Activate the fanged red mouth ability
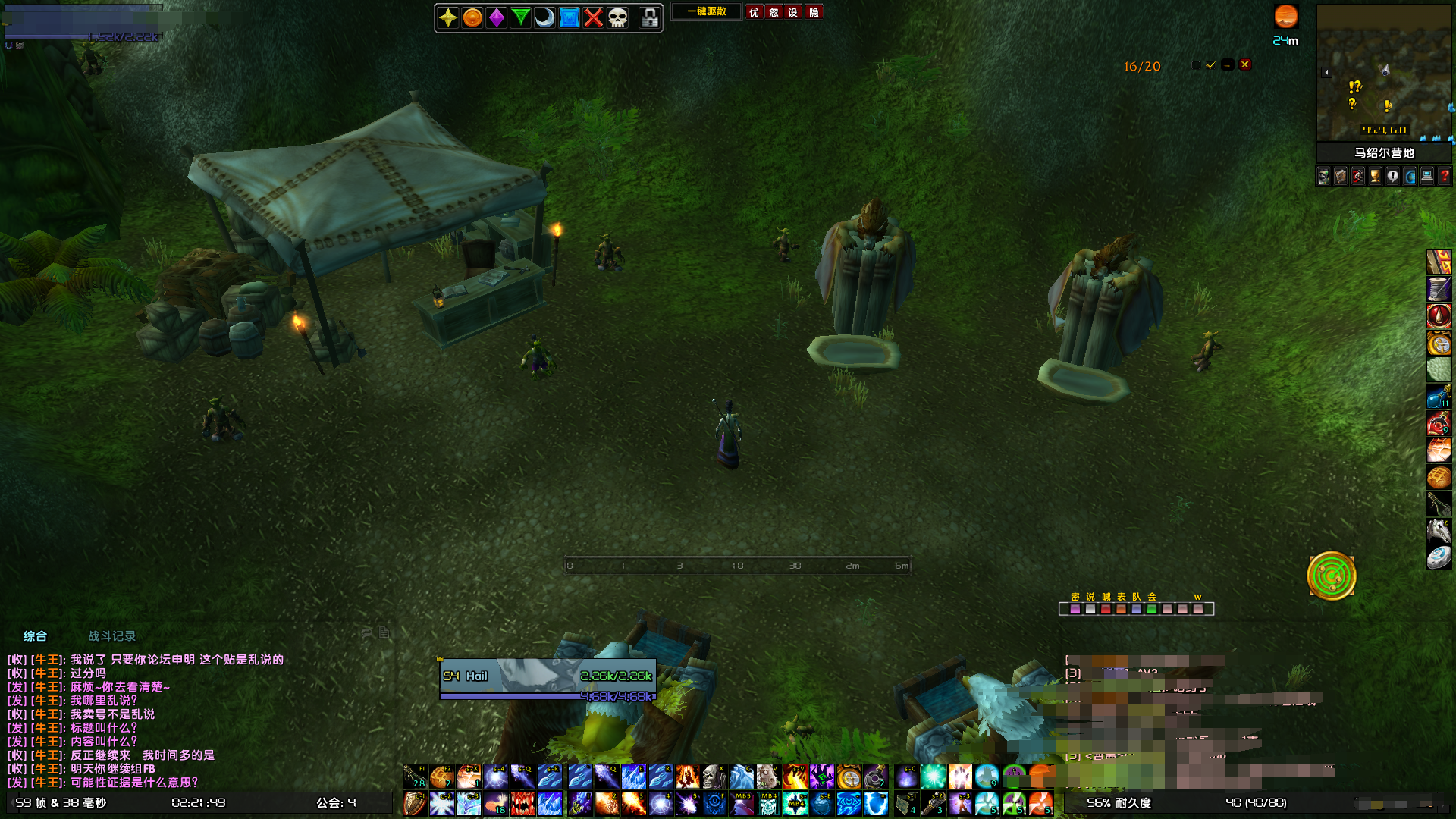Screen dimensions: 1456x819 522,803
